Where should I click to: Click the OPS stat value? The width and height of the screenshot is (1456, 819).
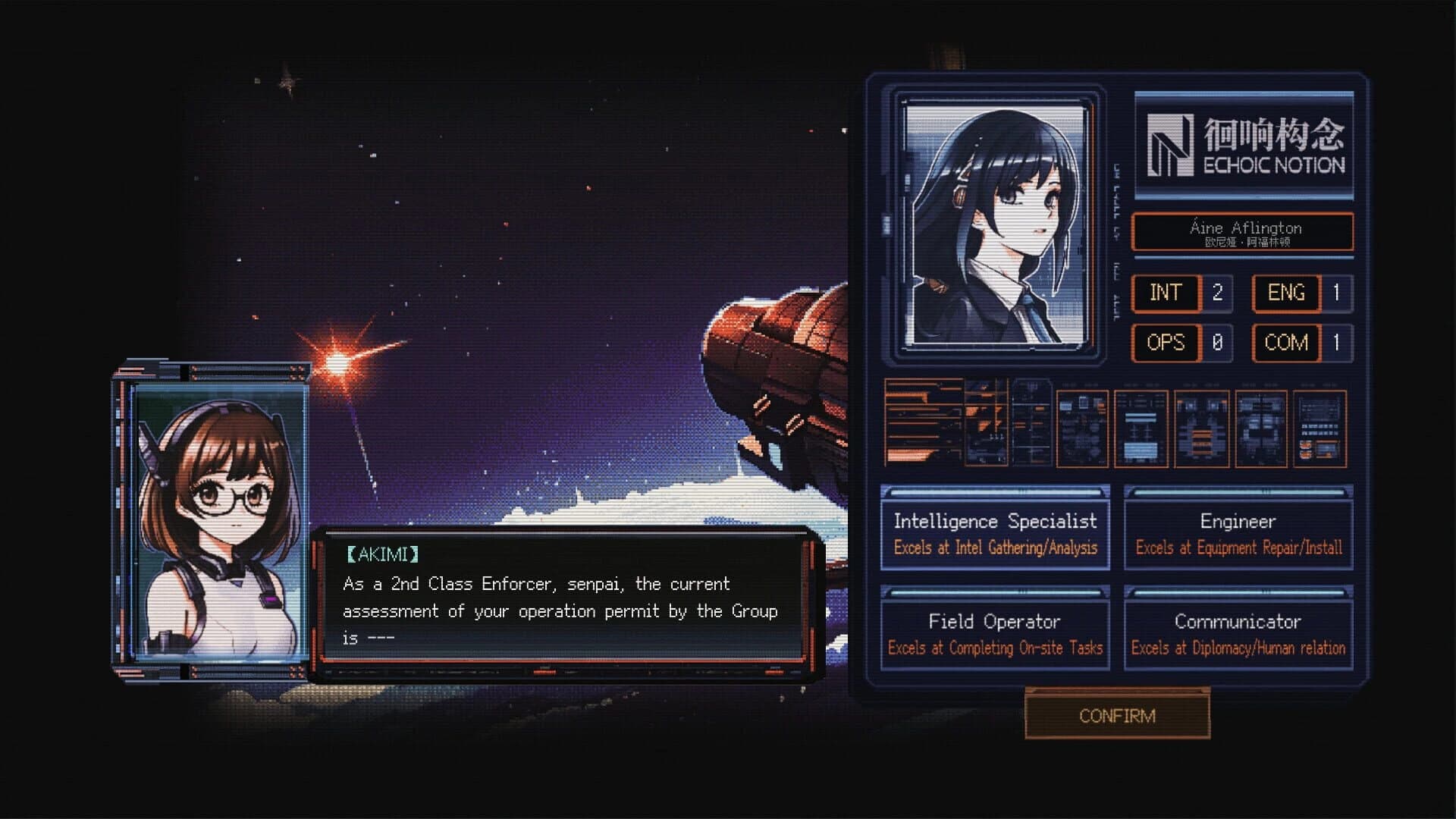tap(1217, 343)
